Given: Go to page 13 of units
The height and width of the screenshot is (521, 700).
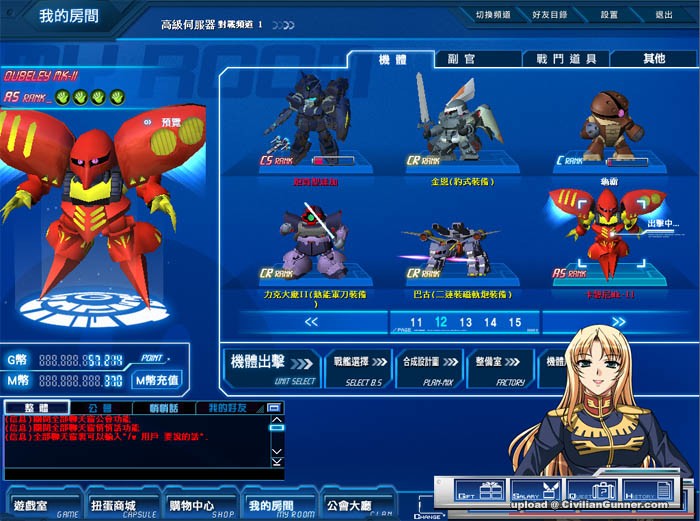Looking at the screenshot, I should pyautogui.click(x=466, y=322).
